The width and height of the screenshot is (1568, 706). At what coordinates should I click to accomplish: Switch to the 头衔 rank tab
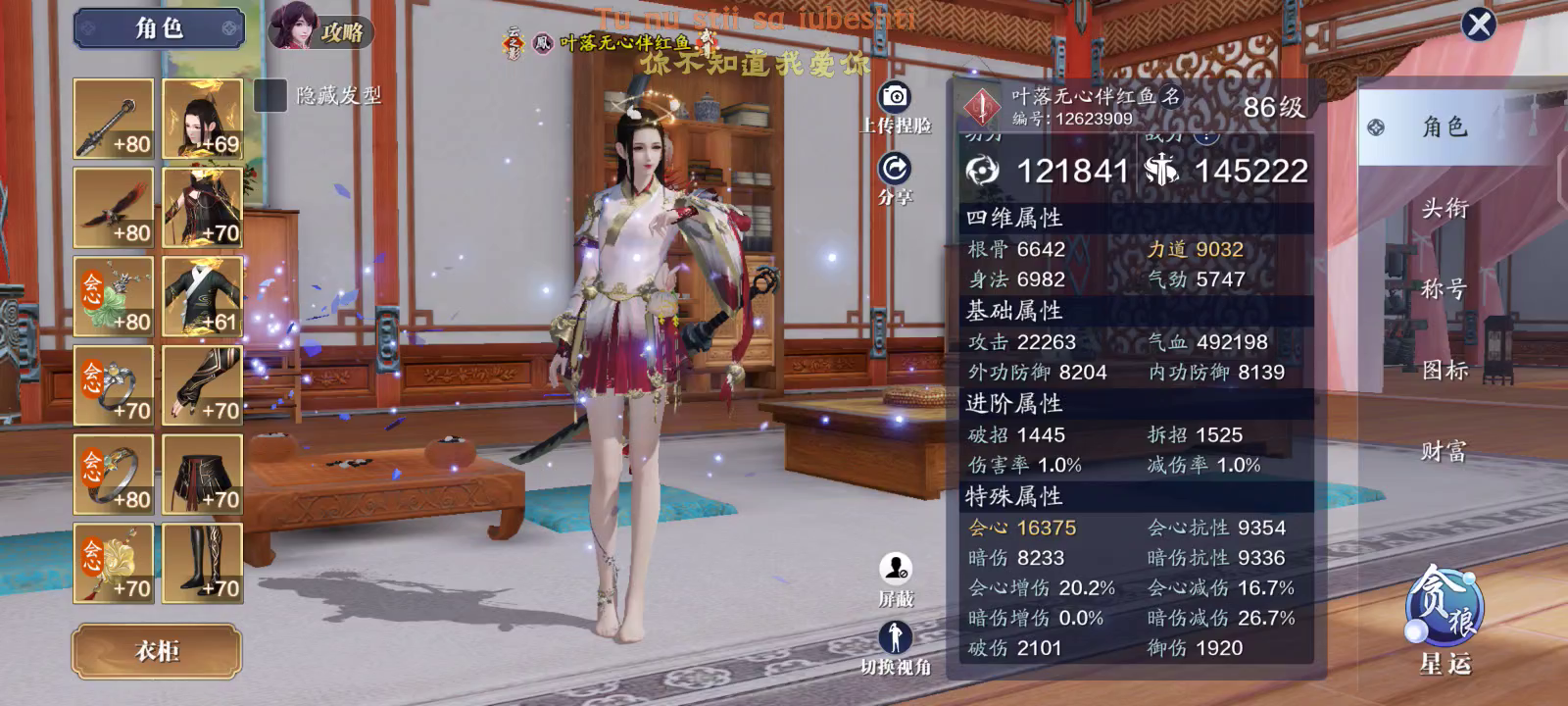pyautogui.click(x=1445, y=208)
